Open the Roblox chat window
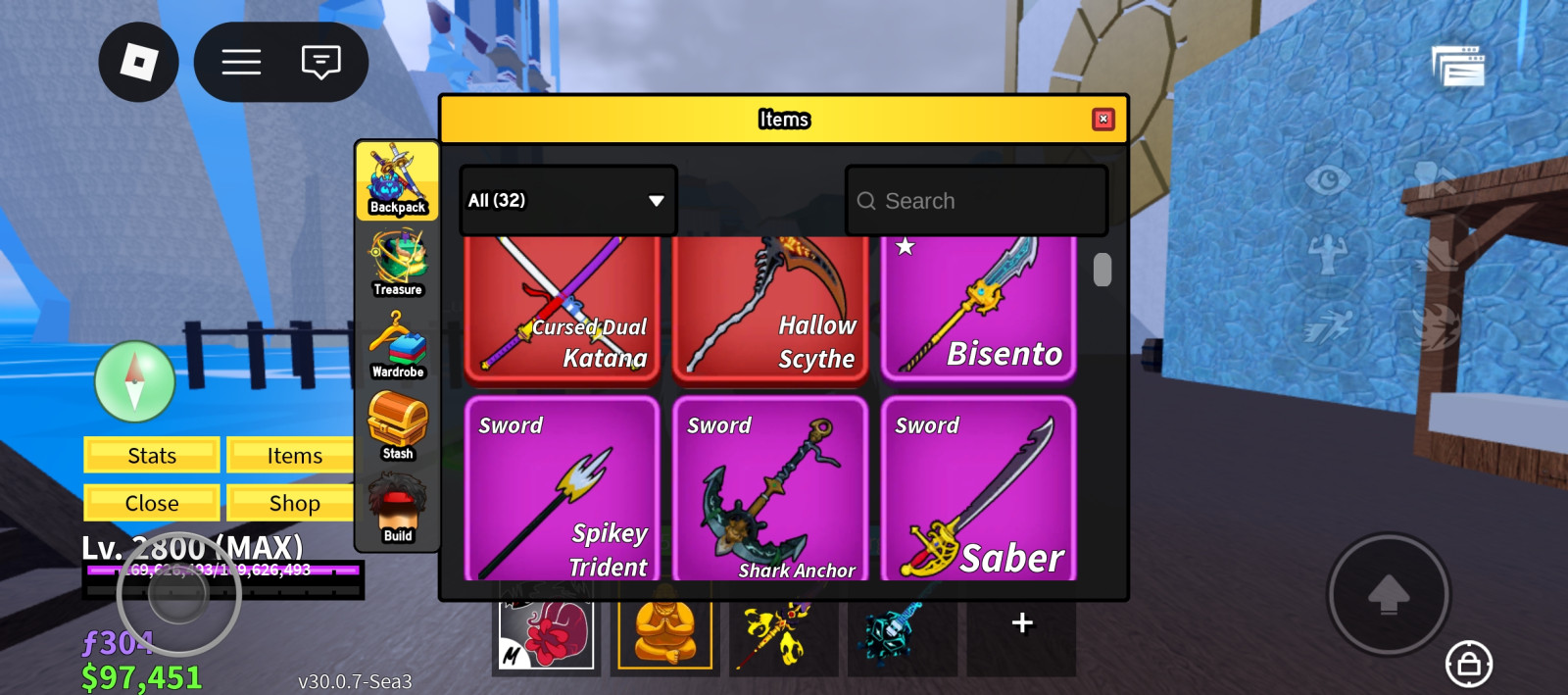The image size is (1568, 695). pyautogui.click(x=320, y=63)
